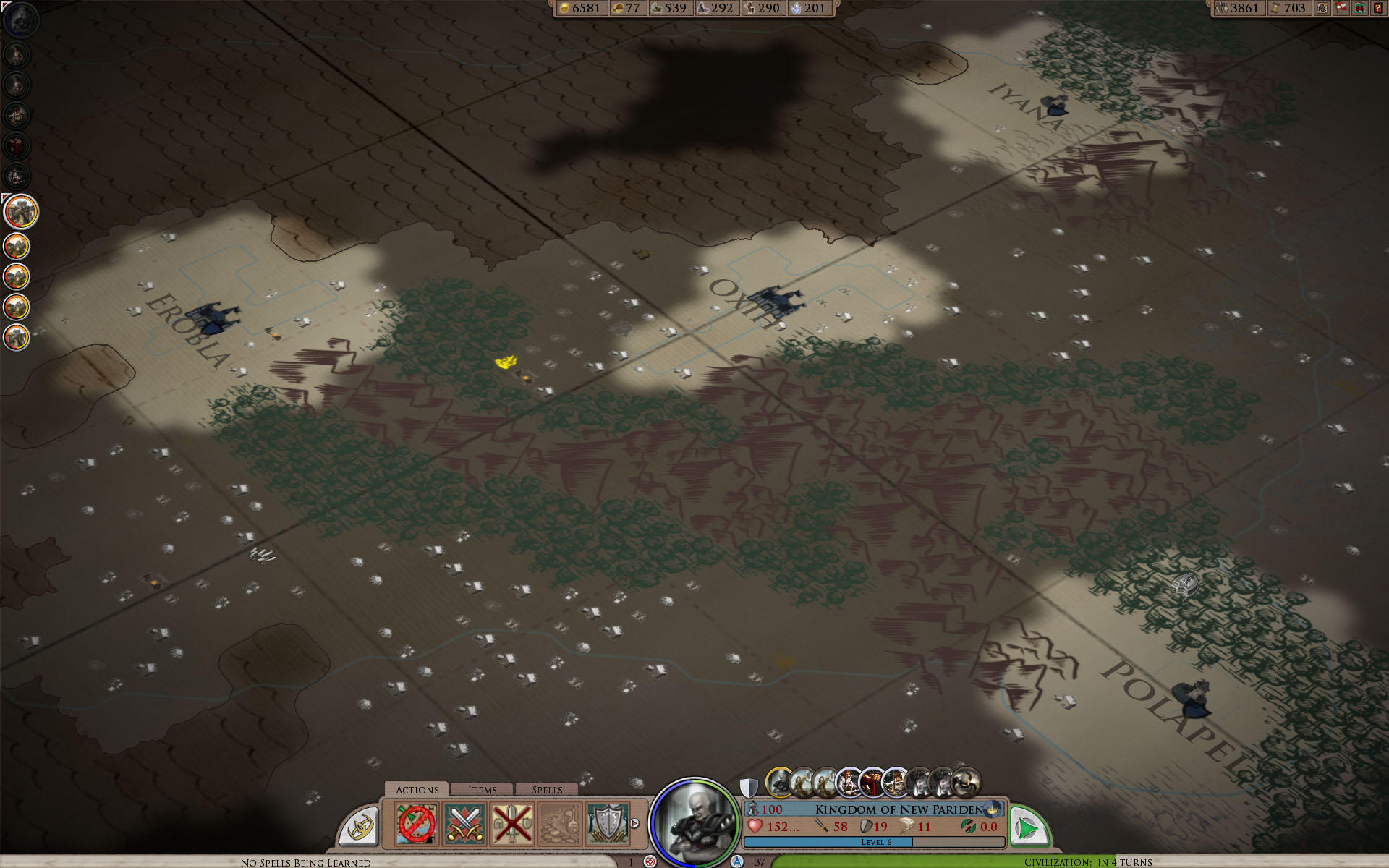Choose the red-circled map action

[x=417, y=825]
